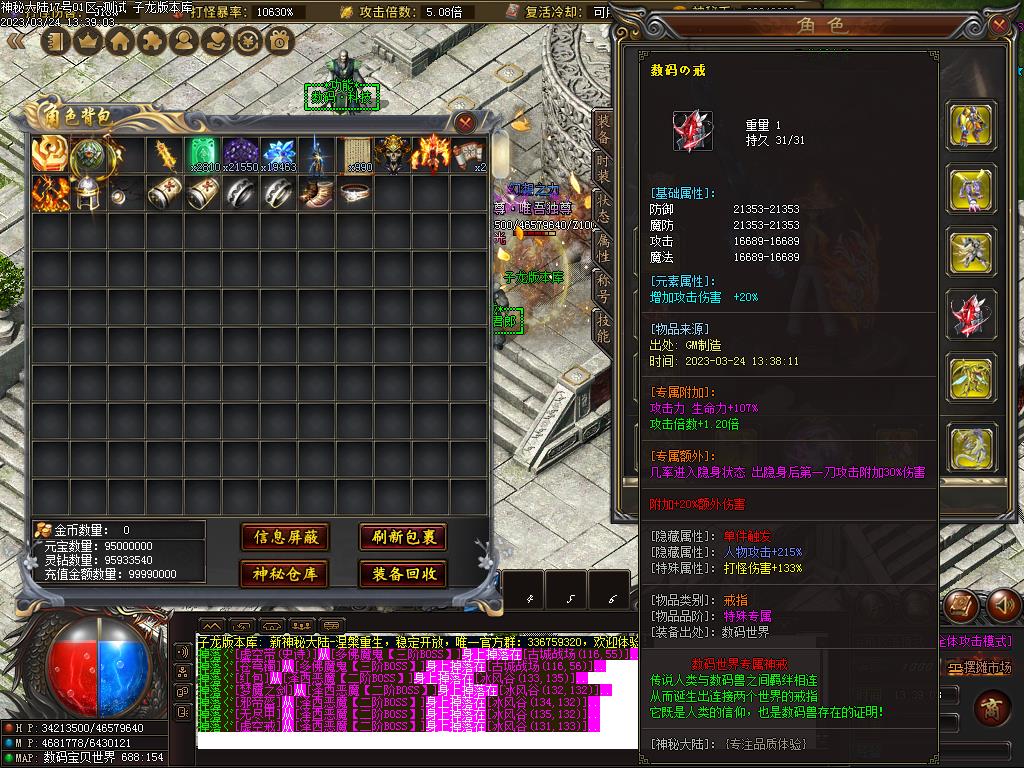Screen dimensions: 1024x768
Task: Open the 技能 skills tab
Action: pyautogui.click(x=603, y=327)
